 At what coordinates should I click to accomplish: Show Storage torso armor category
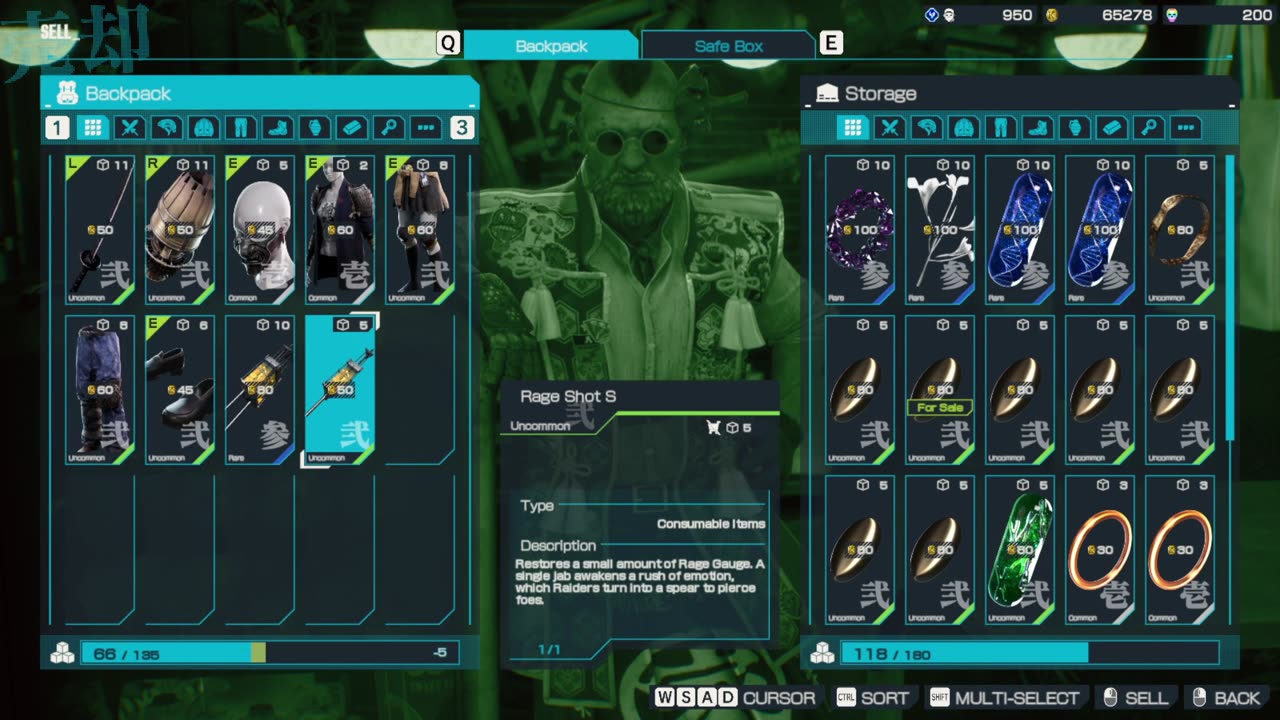tap(964, 128)
